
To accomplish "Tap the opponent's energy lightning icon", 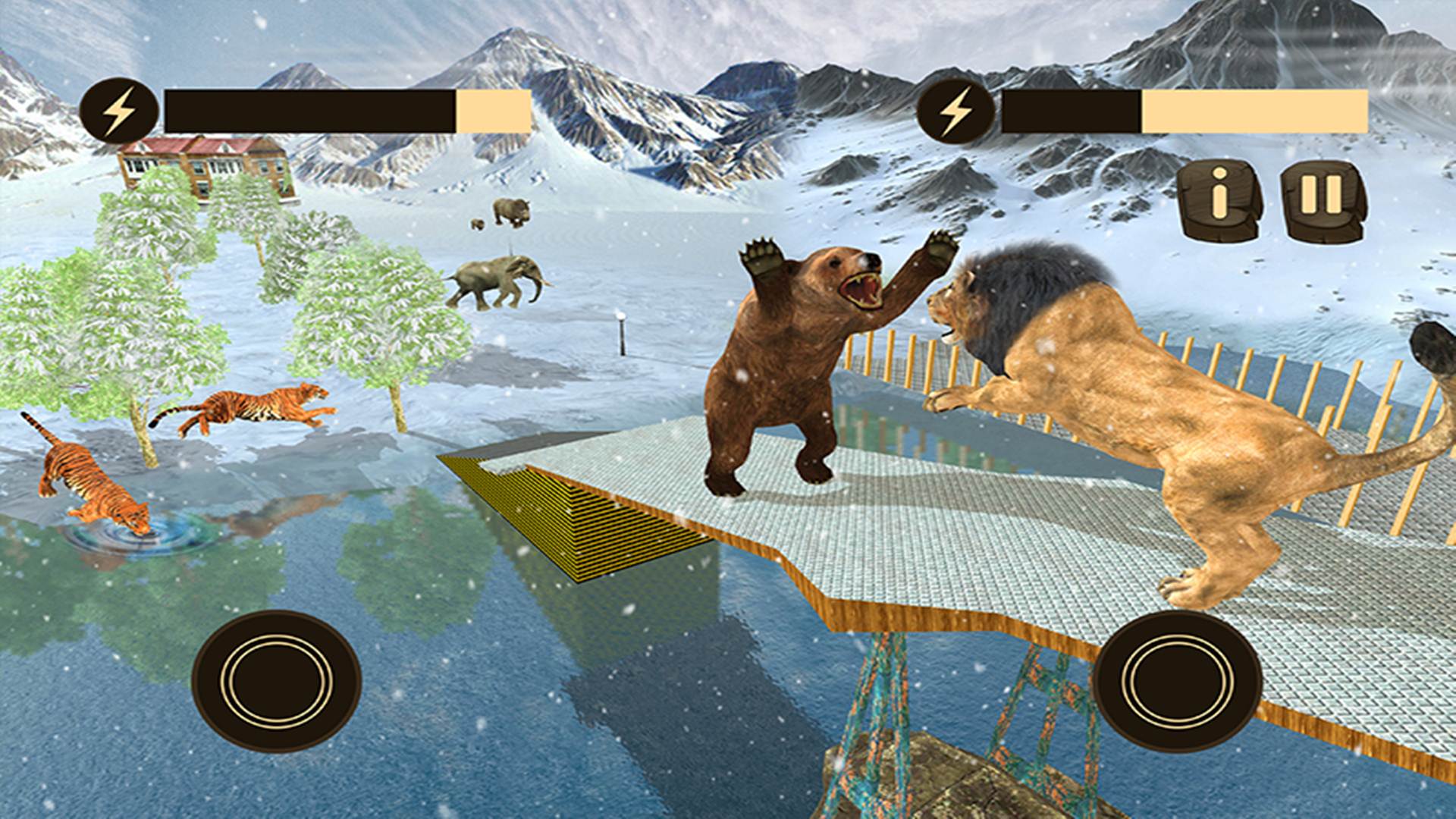I will click(x=957, y=108).
